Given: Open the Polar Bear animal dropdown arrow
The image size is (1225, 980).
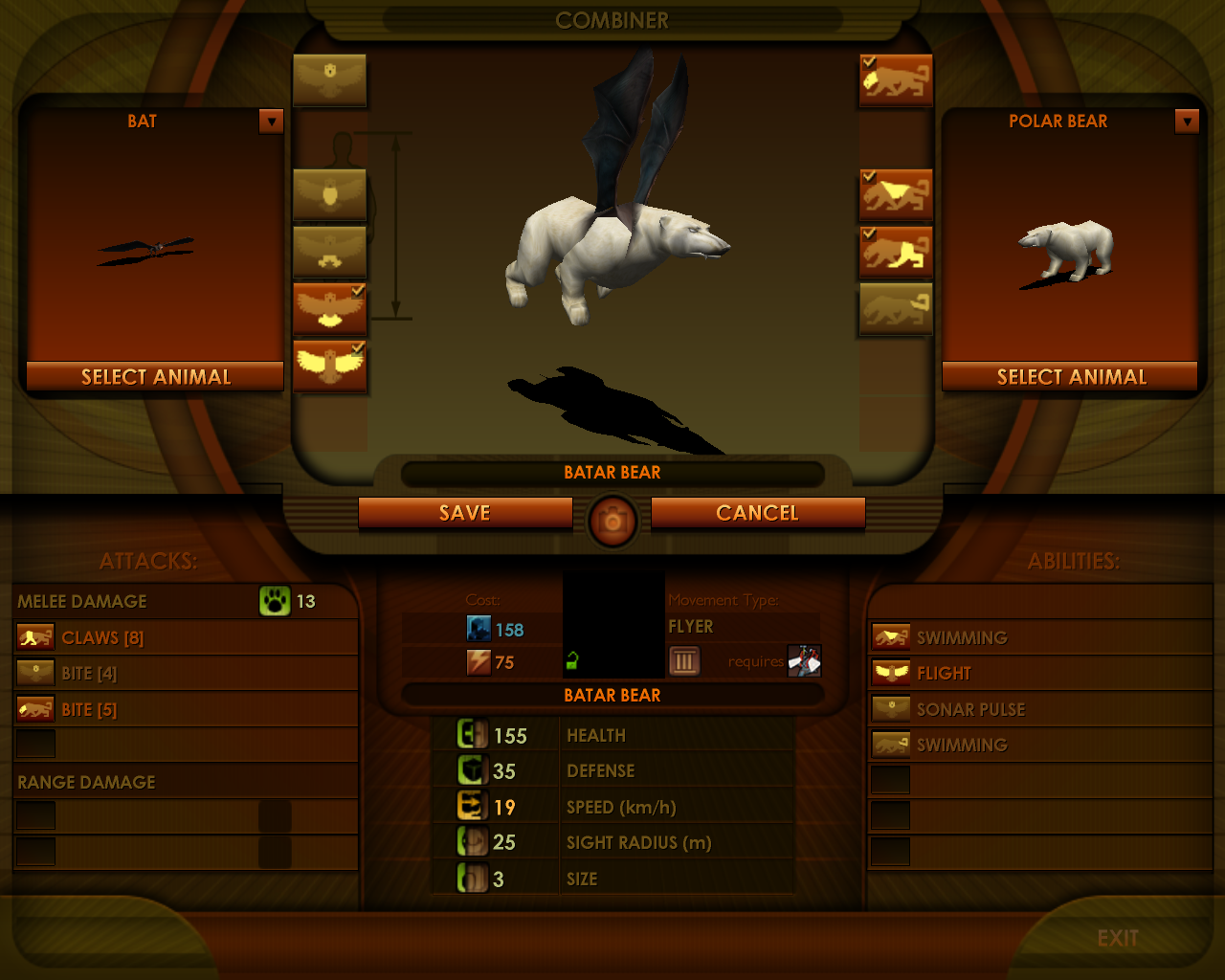Looking at the screenshot, I should coord(1187,122).
